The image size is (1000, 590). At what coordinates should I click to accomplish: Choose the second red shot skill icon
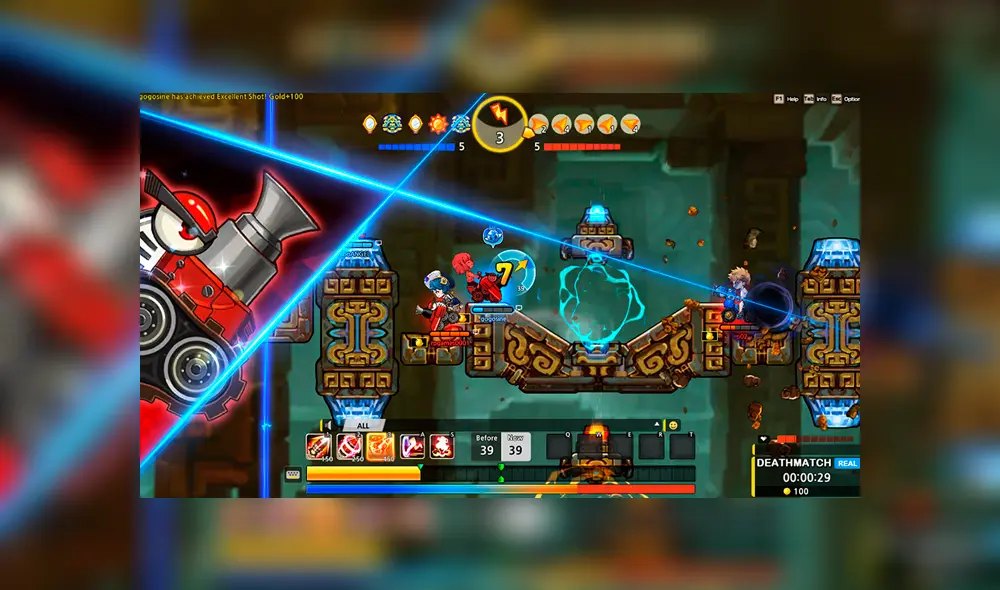pyautogui.click(x=350, y=446)
